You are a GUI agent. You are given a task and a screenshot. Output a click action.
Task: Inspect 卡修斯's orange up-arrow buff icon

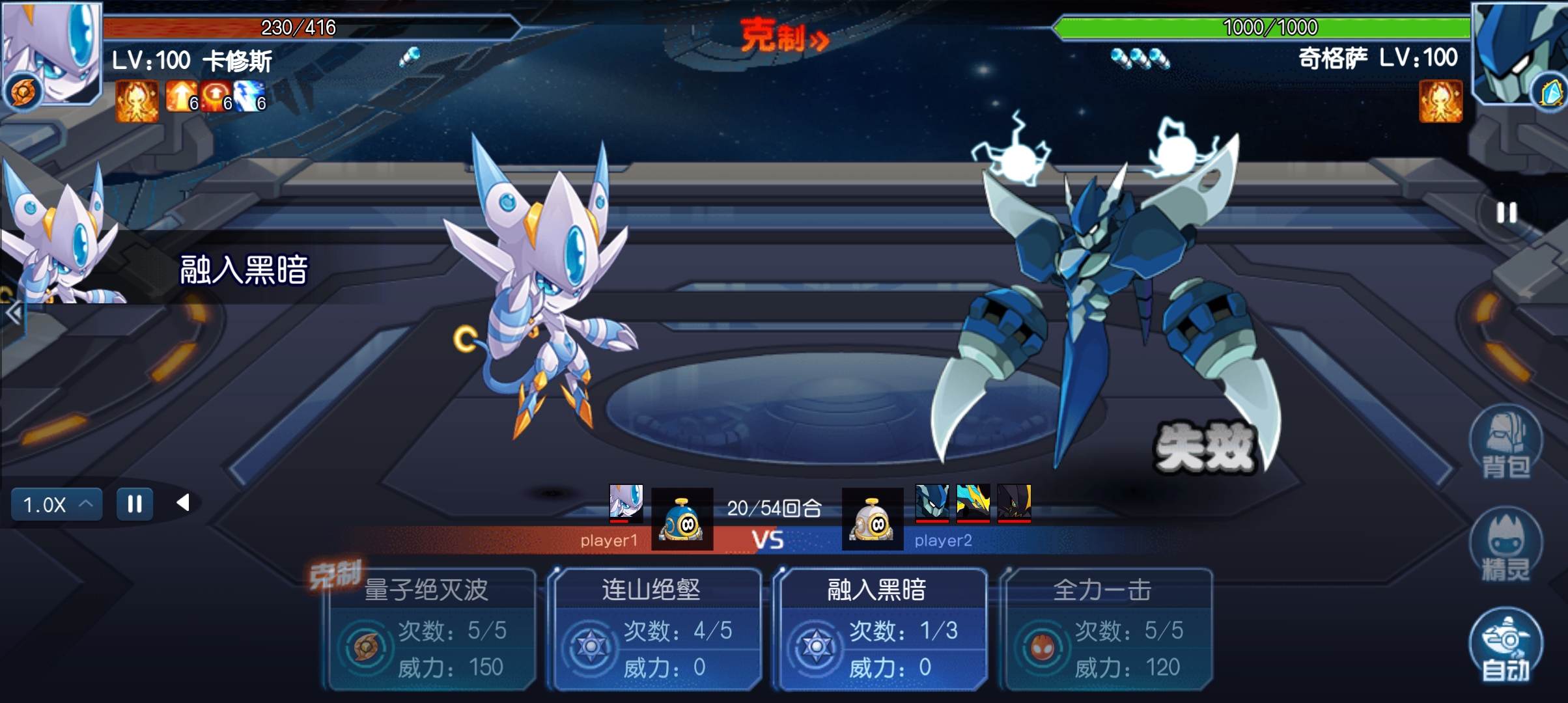180,97
